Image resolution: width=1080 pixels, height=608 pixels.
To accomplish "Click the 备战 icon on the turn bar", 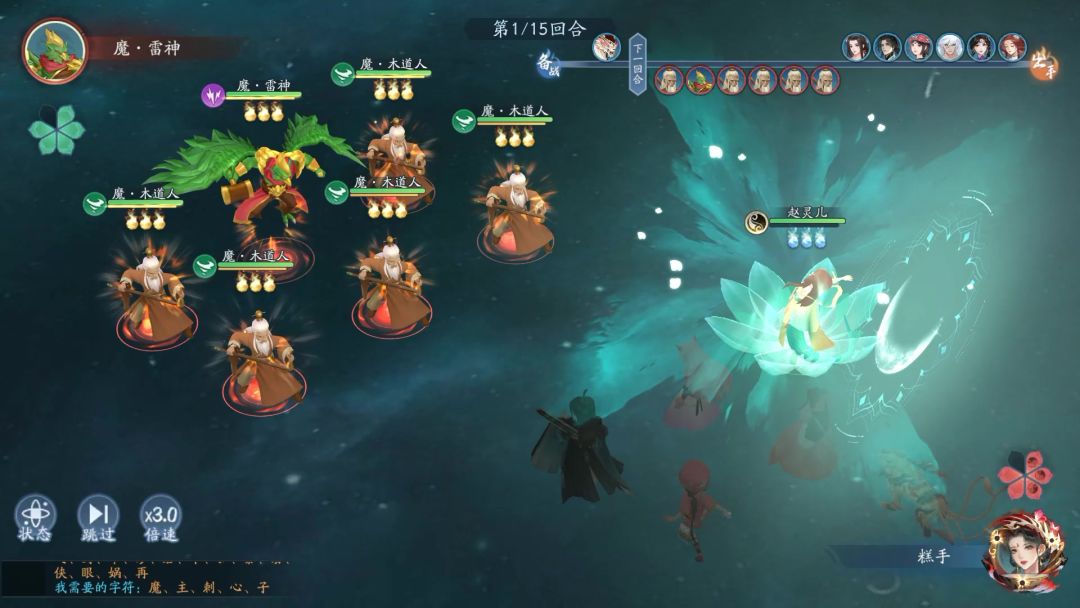I will point(548,64).
